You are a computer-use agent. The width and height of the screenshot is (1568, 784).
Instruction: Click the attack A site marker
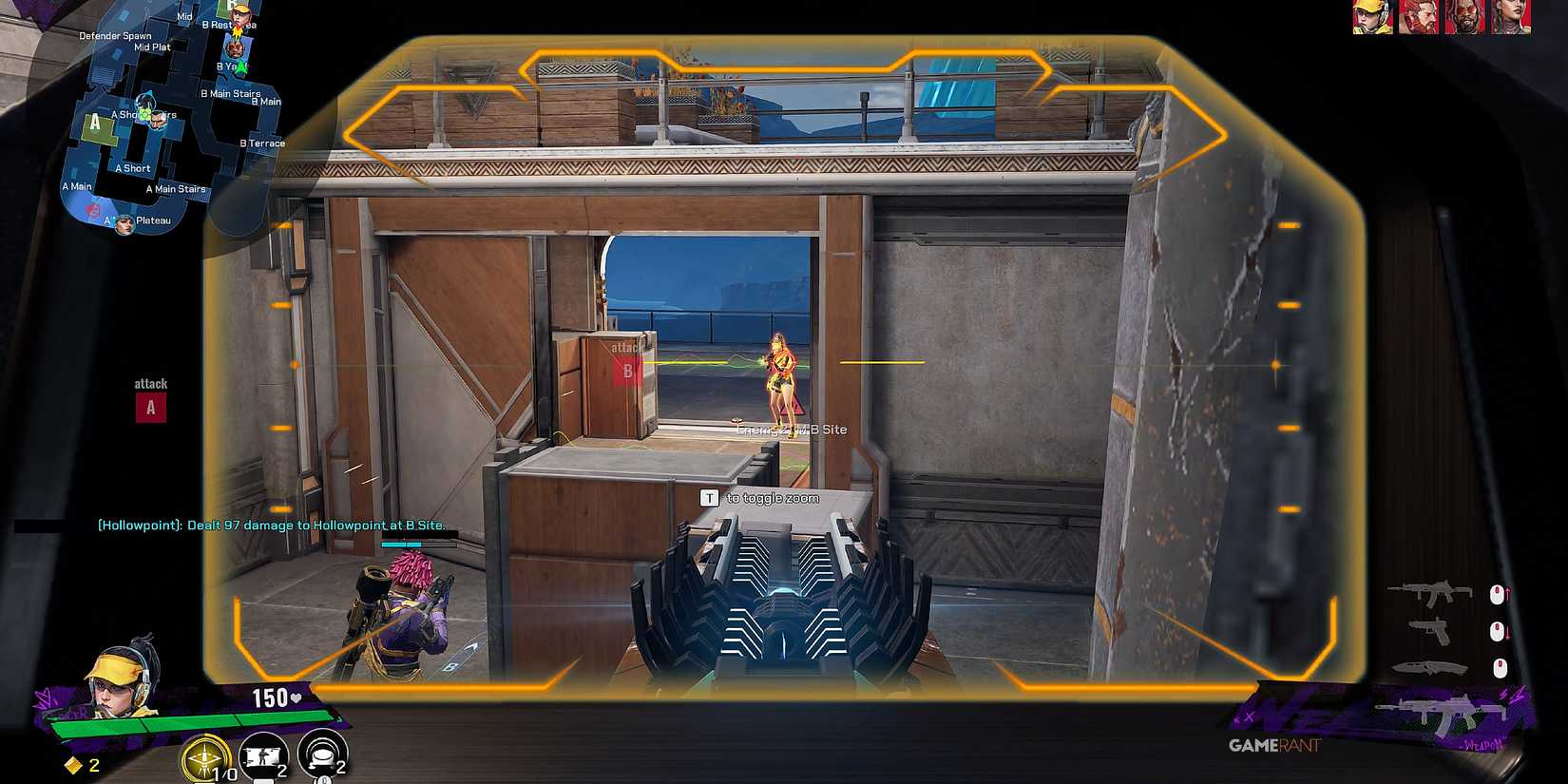point(149,408)
